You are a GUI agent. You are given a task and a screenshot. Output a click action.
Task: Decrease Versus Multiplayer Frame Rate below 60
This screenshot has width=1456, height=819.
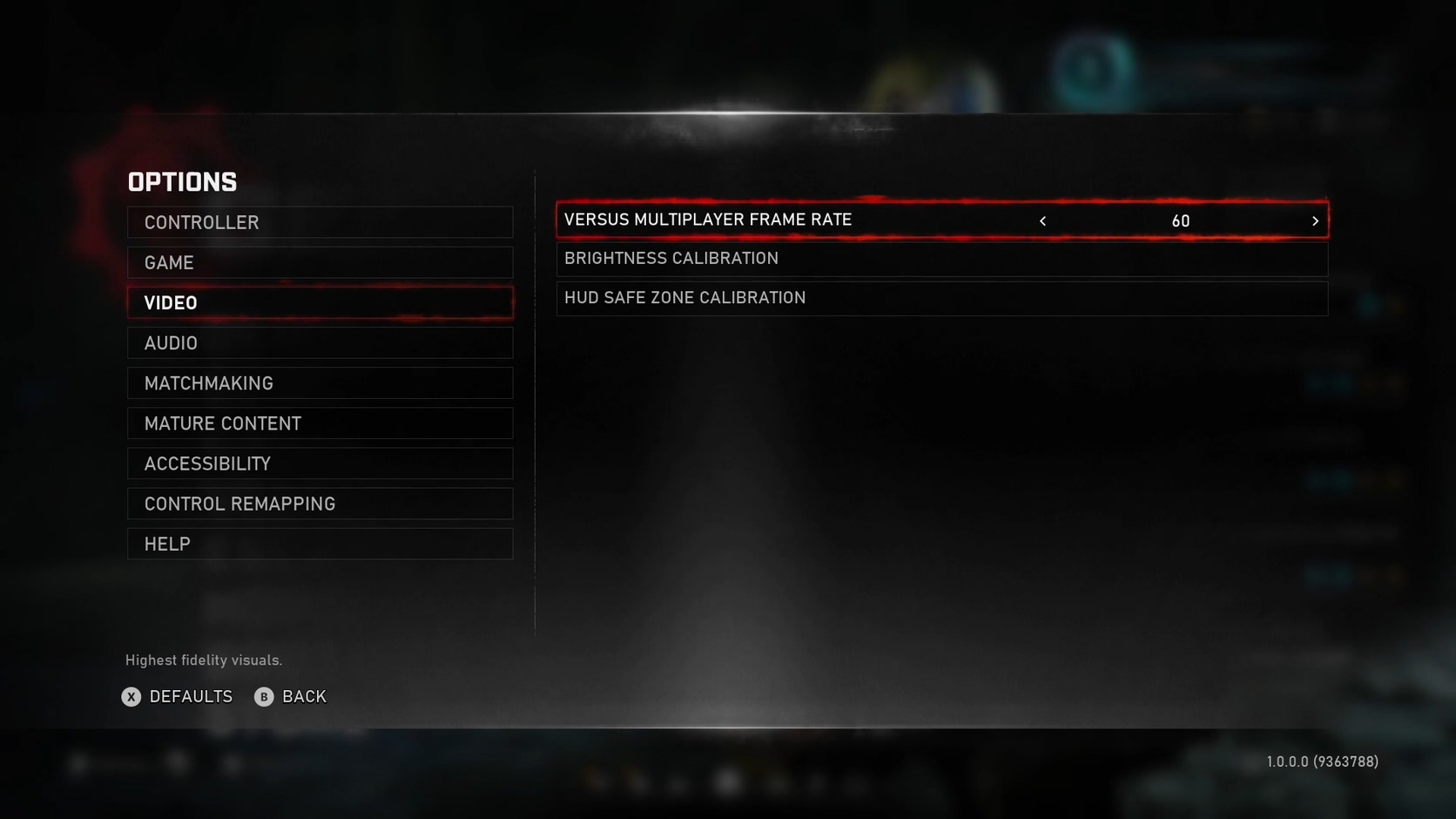click(x=1042, y=220)
